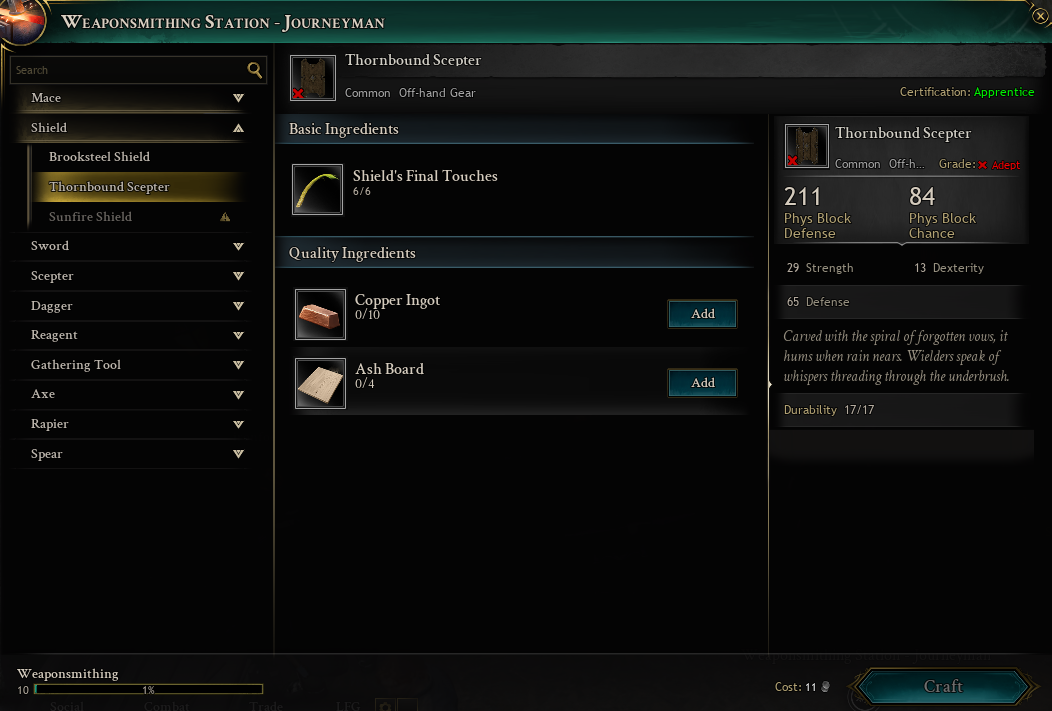The image size is (1052, 711).
Task: Select the Shield's Final Touches ingredient icon
Action: click(318, 189)
